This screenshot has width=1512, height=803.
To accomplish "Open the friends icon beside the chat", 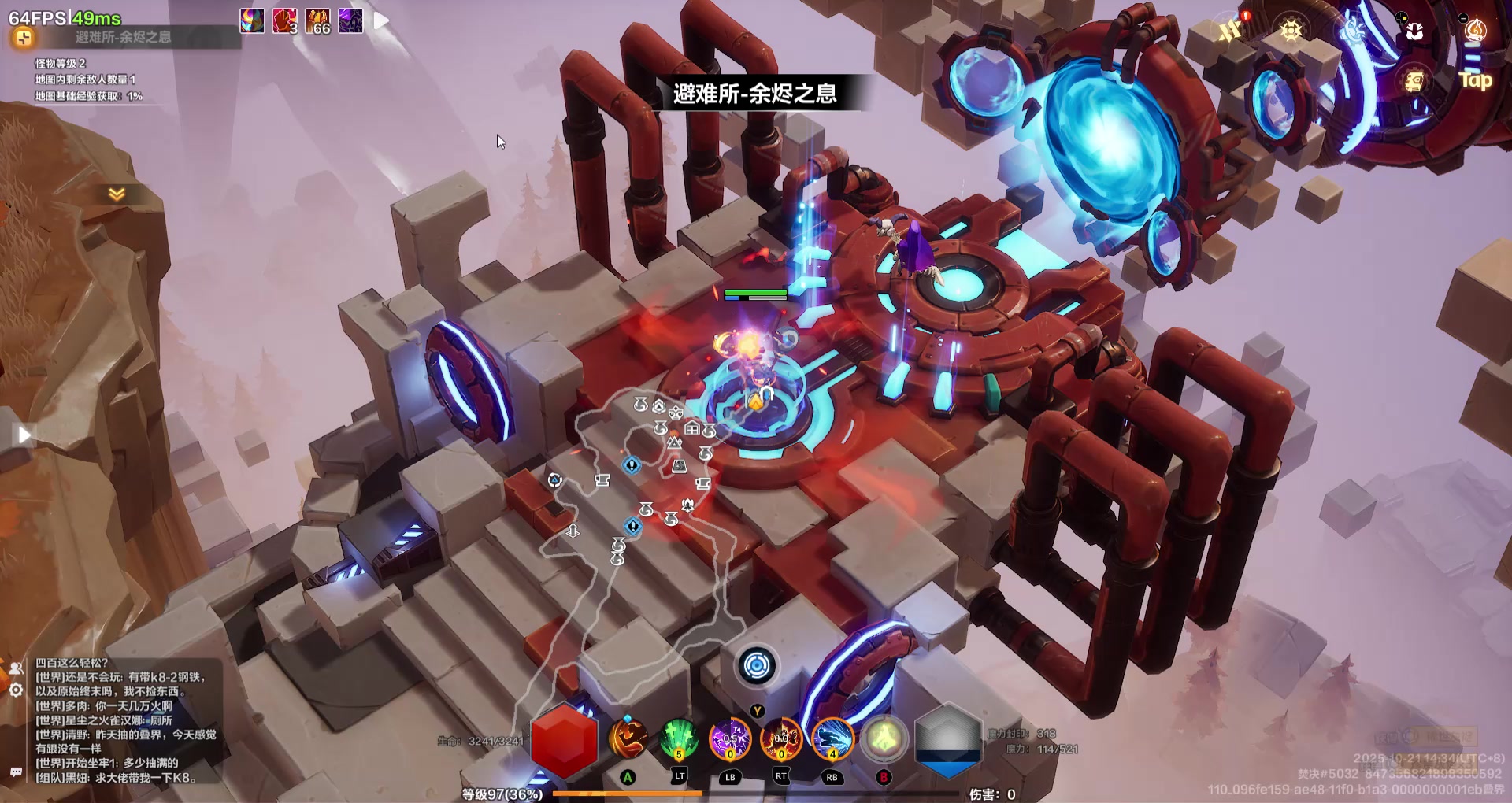I will (16, 668).
